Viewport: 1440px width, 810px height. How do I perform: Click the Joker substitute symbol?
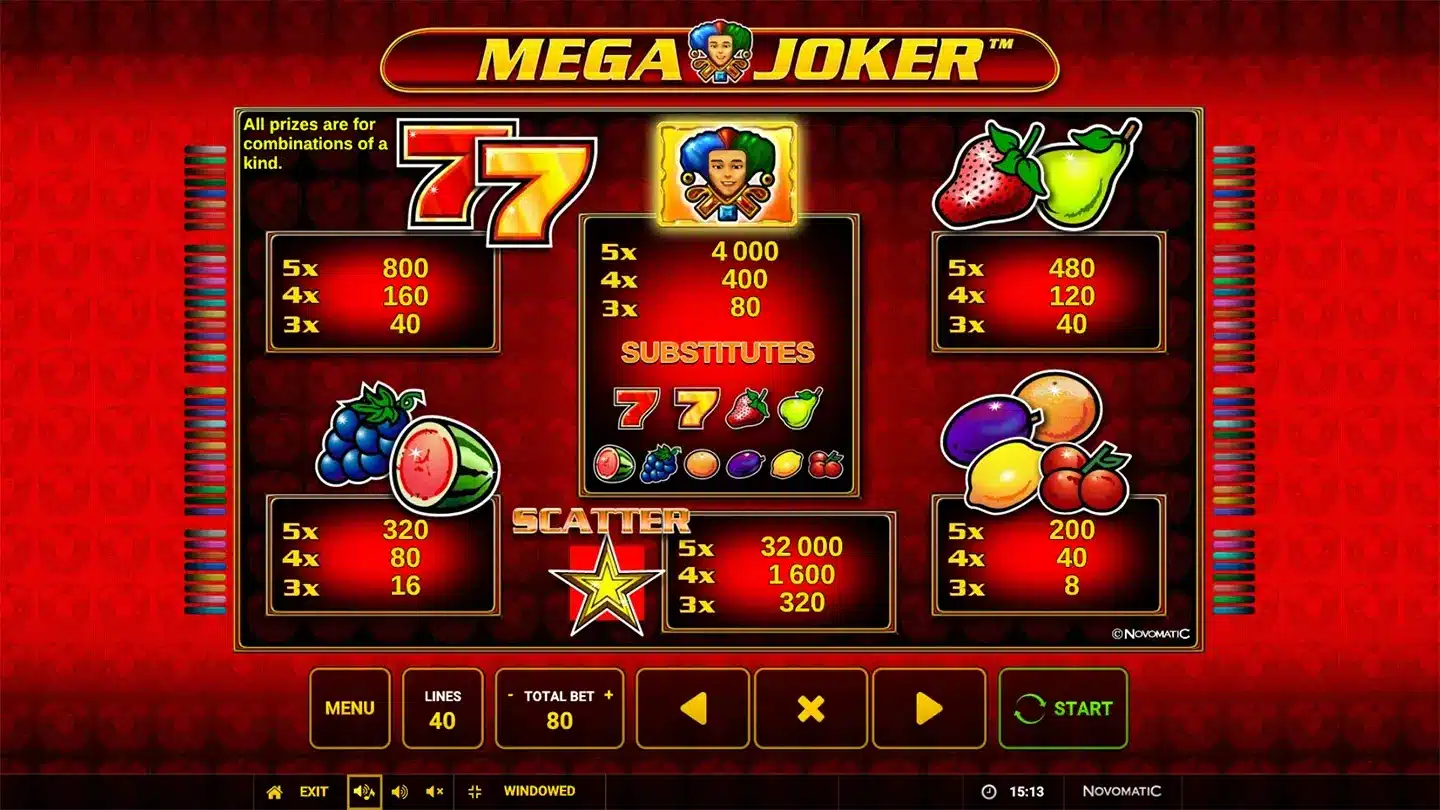tap(728, 170)
